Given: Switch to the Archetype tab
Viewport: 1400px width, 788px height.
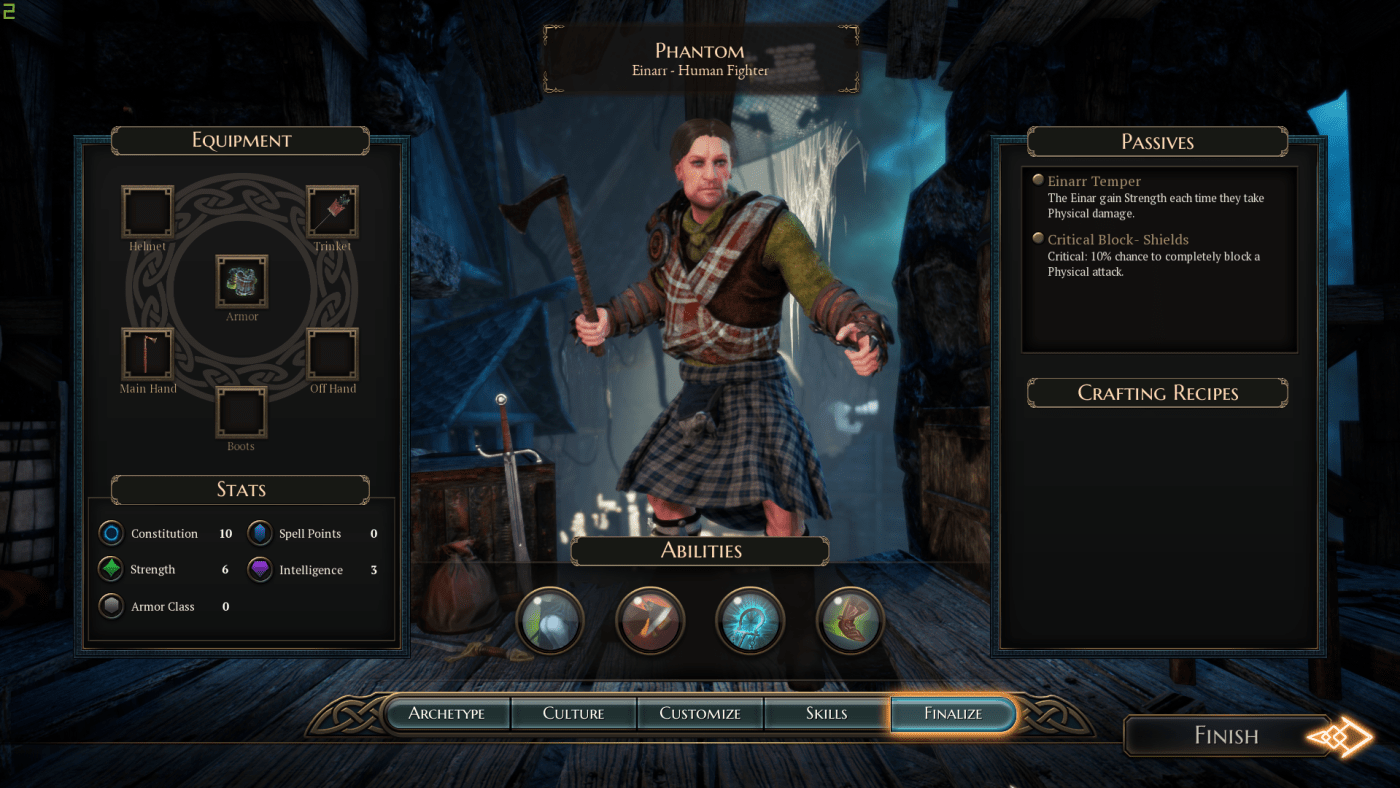Looking at the screenshot, I should [x=447, y=714].
